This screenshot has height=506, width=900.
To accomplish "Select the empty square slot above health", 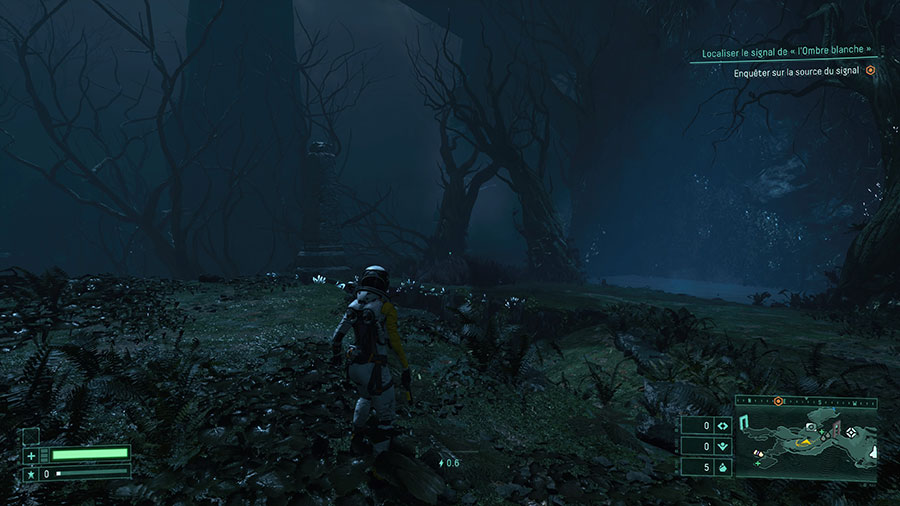I will coord(31,435).
